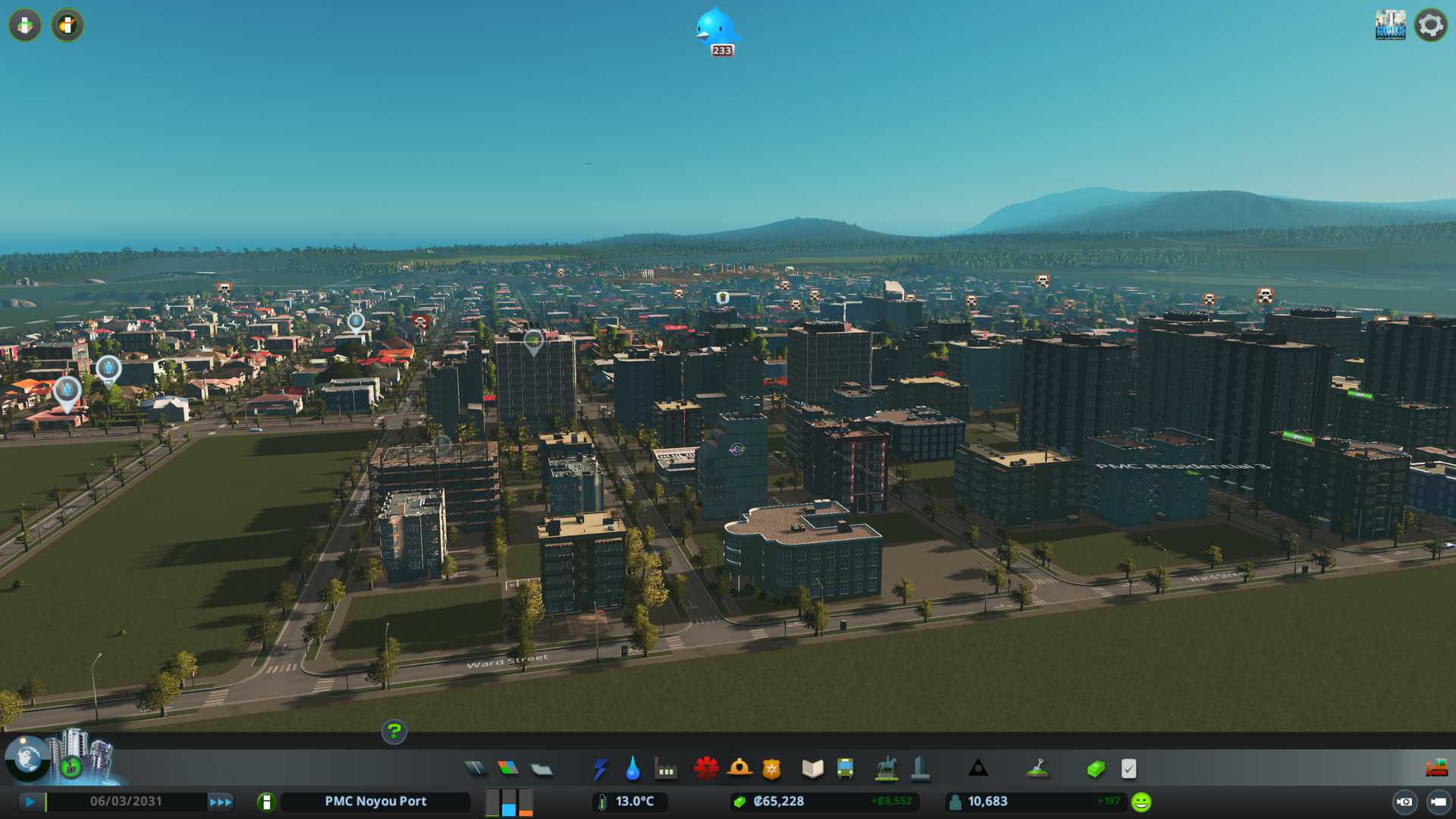Choose the Fire Department helmet menu

[x=739, y=769]
